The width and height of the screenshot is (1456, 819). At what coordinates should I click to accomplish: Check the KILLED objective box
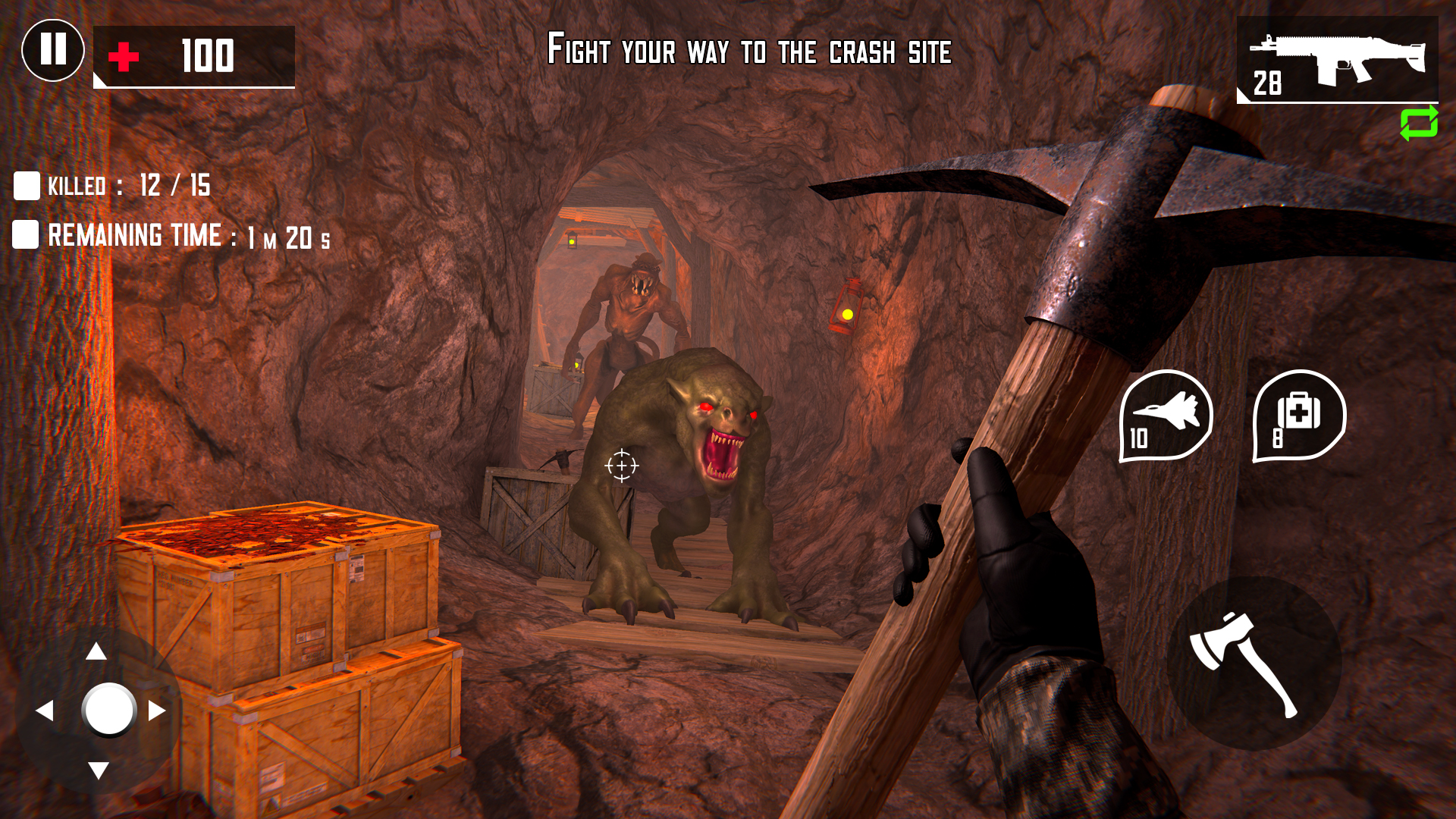pos(27,184)
